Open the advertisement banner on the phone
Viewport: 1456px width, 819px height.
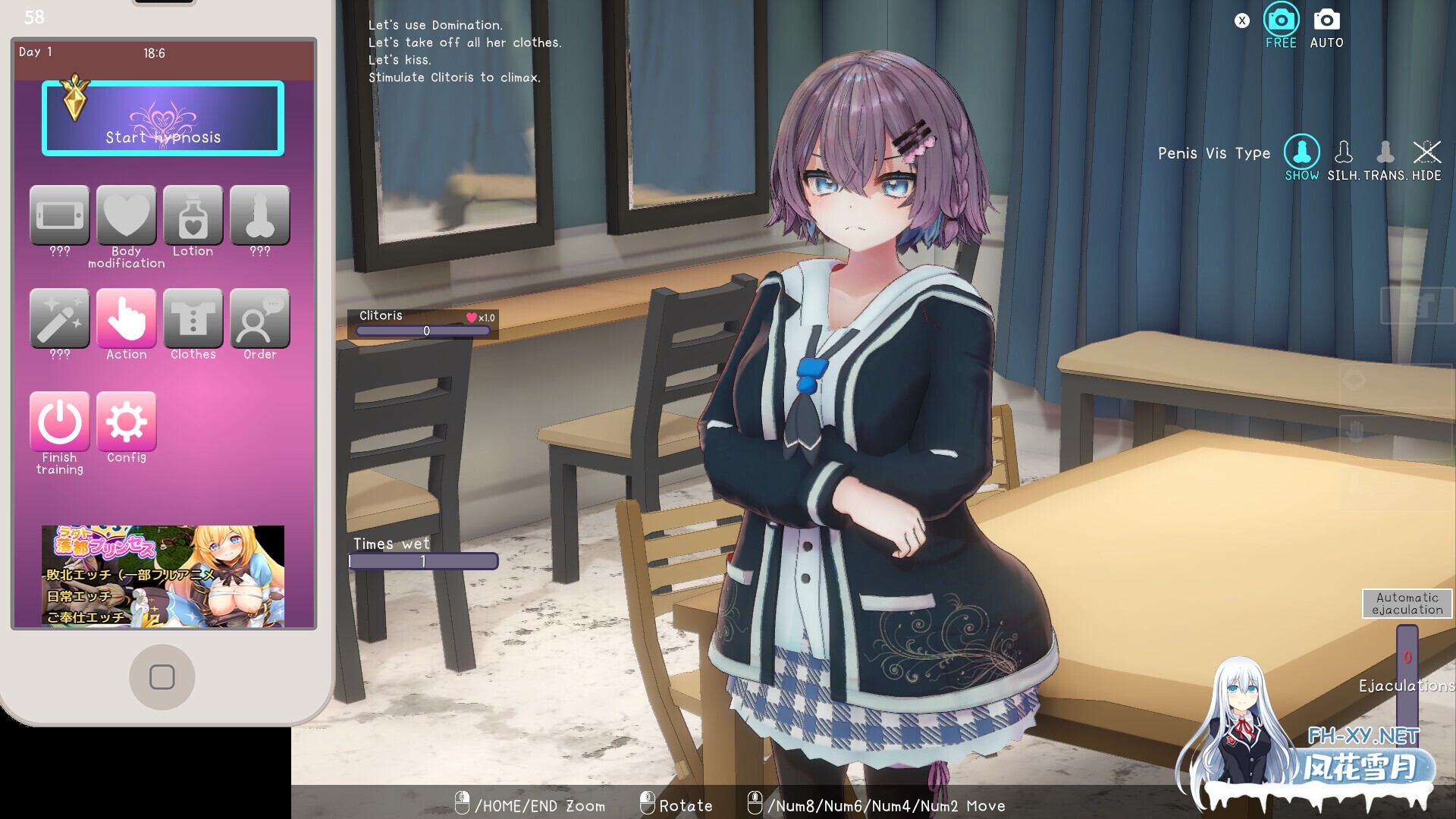coord(163,576)
